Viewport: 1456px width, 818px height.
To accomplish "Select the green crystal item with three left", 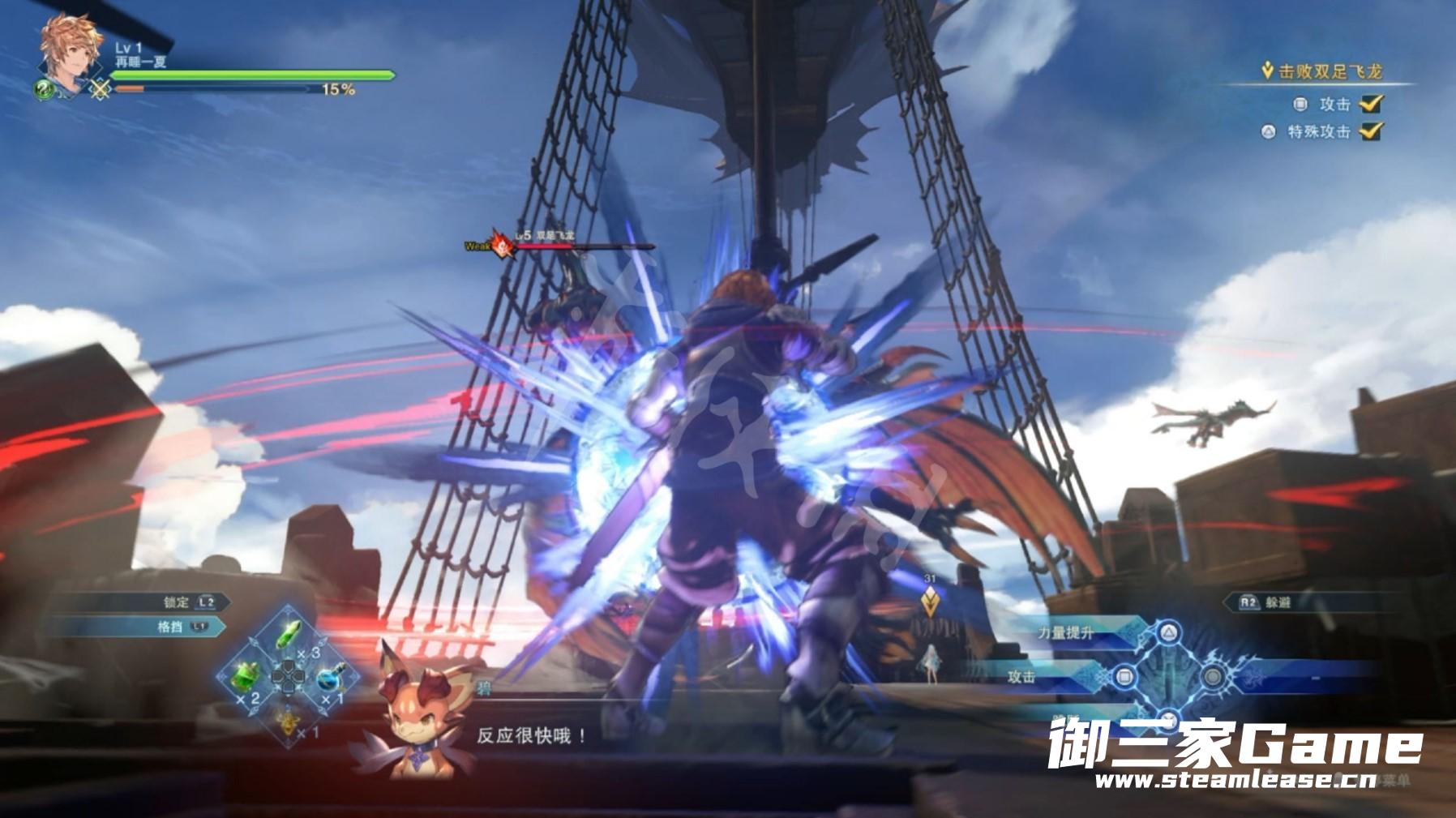I will 290,636.
